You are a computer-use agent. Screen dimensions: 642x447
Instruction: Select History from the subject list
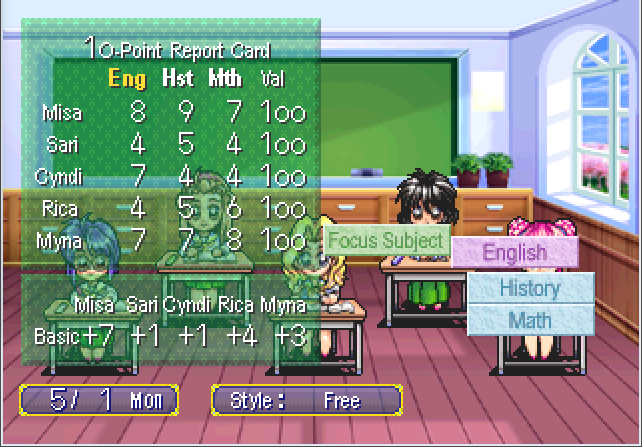[530, 288]
